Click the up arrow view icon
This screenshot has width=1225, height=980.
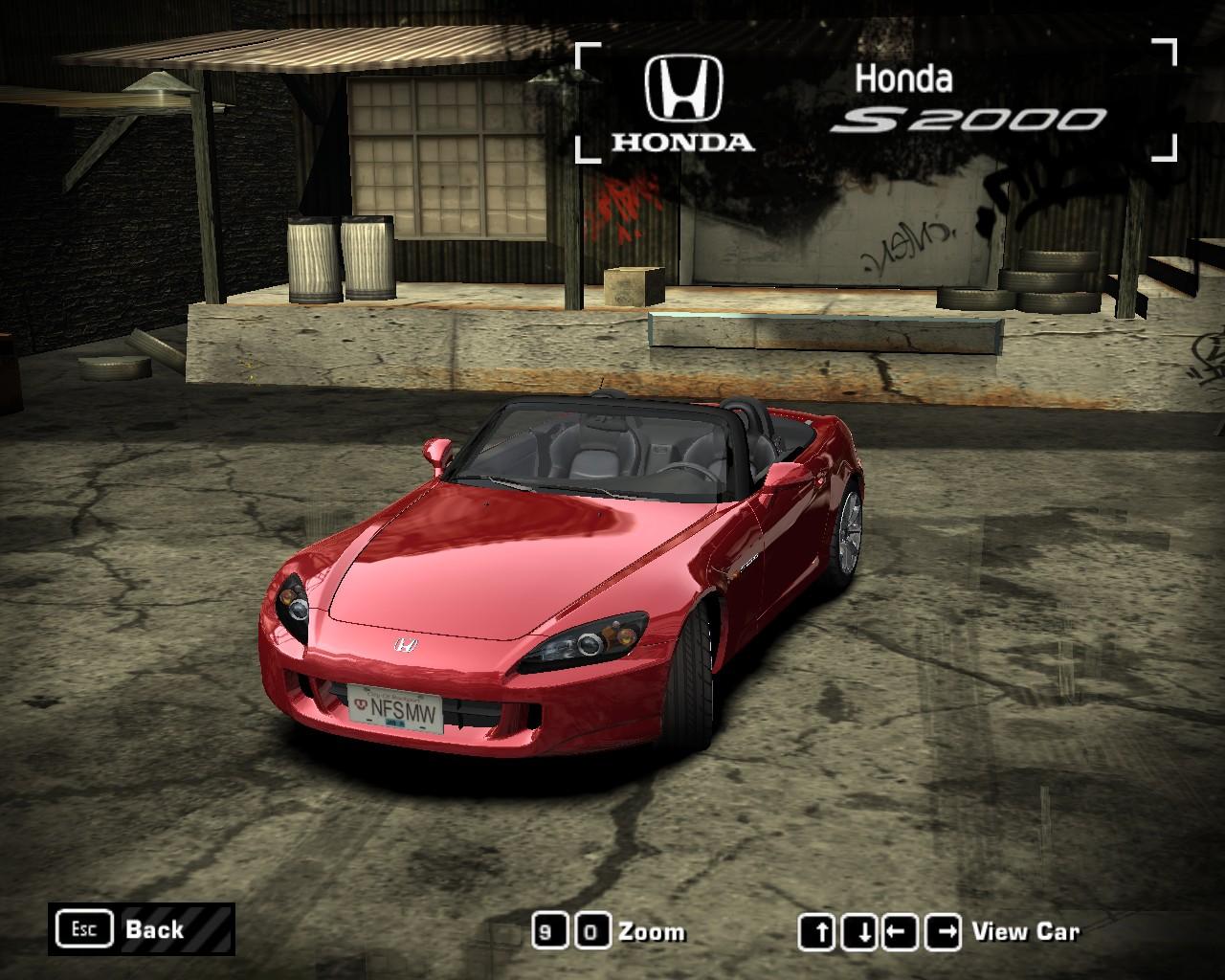click(x=818, y=929)
